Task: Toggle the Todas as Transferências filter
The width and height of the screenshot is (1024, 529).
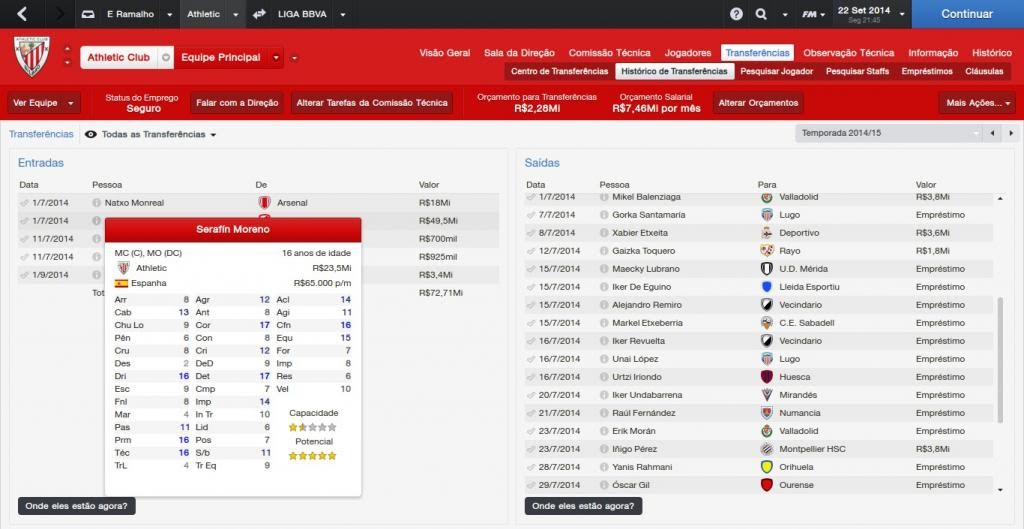Action: tap(151, 134)
